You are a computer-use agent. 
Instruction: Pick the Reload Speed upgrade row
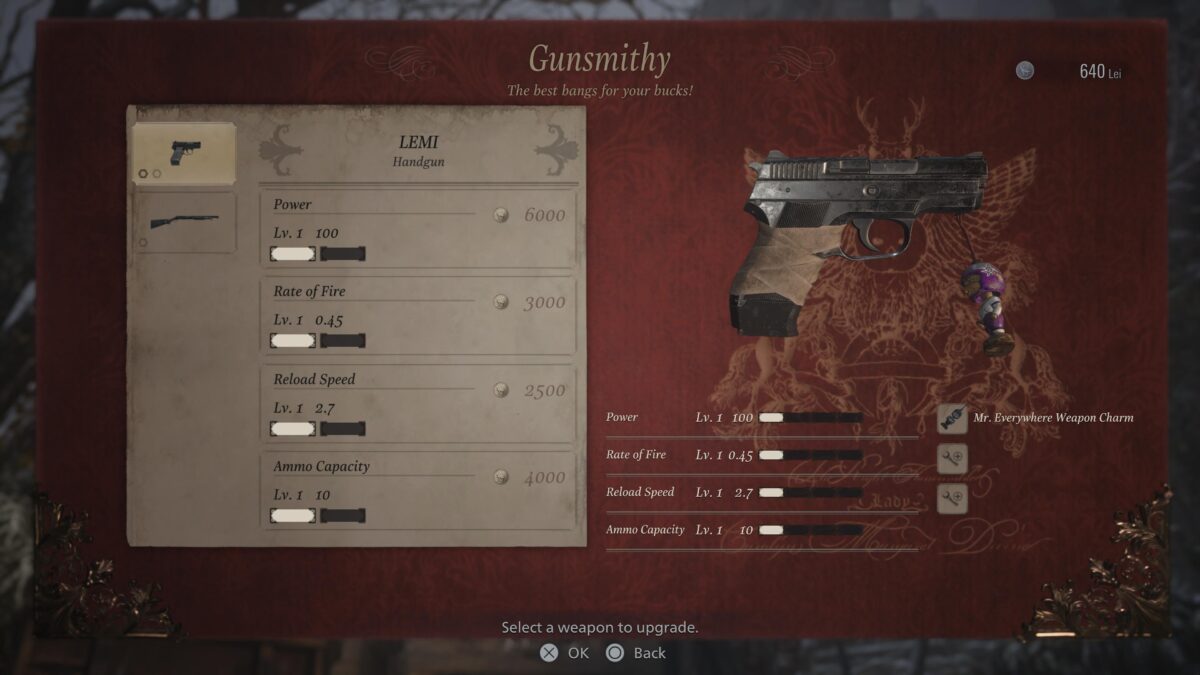[x=418, y=404]
